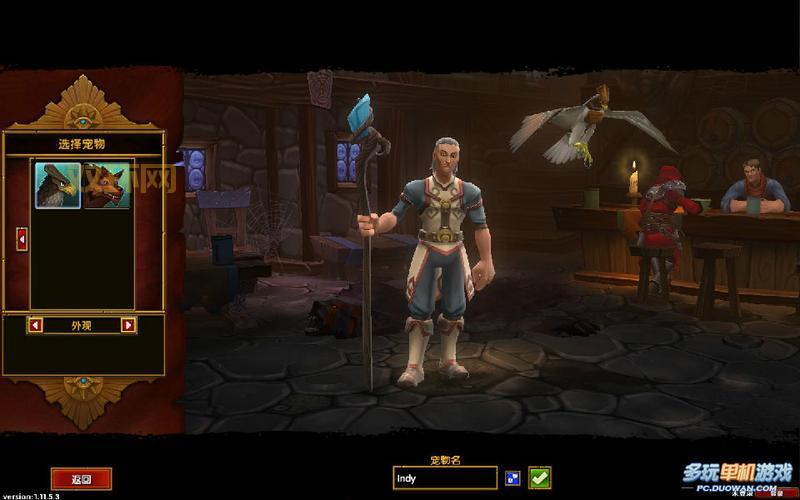Confirm pet selection with the green checkmark
This screenshot has height=500, width=800.
coord(540,478)
